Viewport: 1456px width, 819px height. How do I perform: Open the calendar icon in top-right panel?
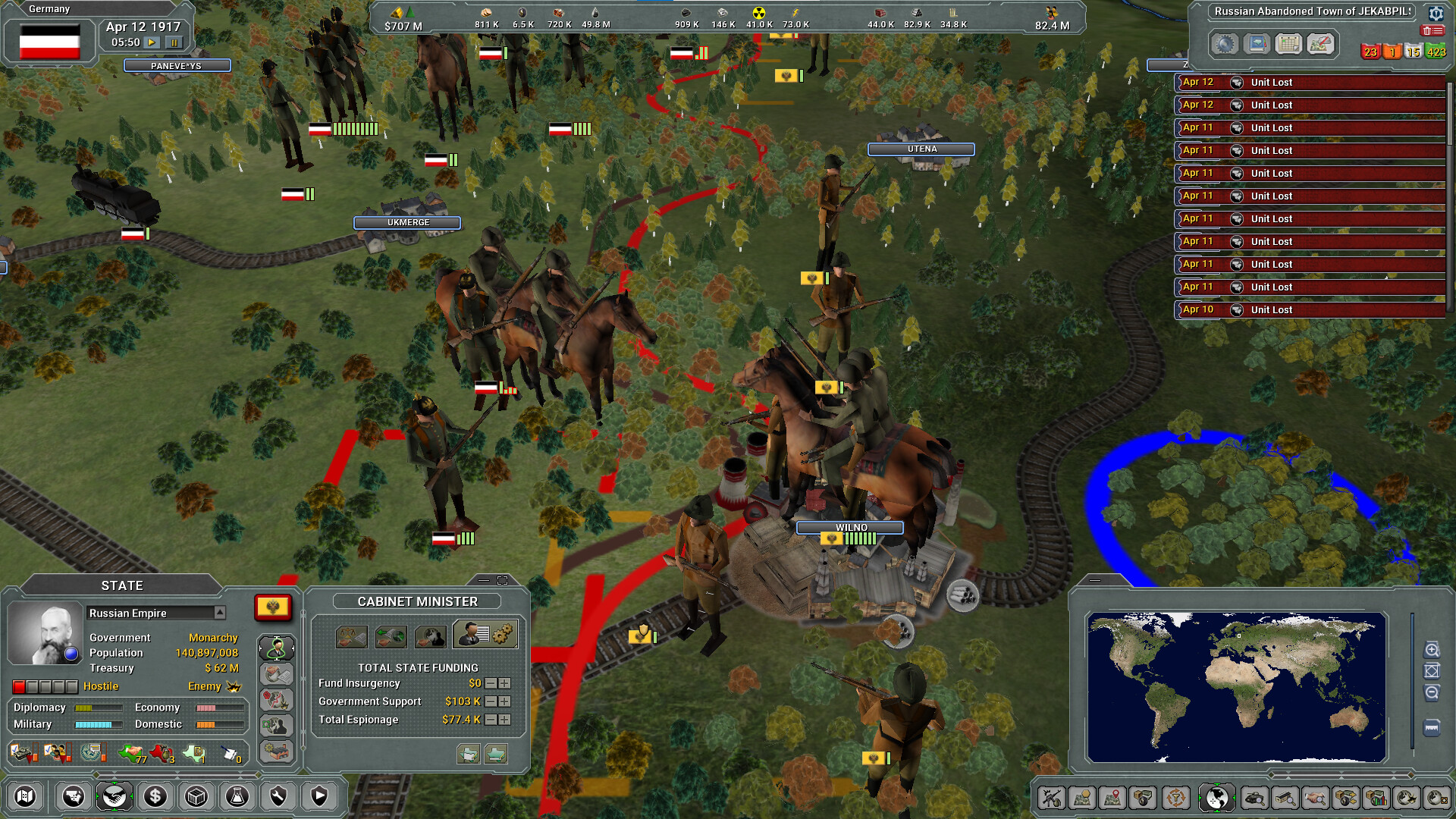1287,44
